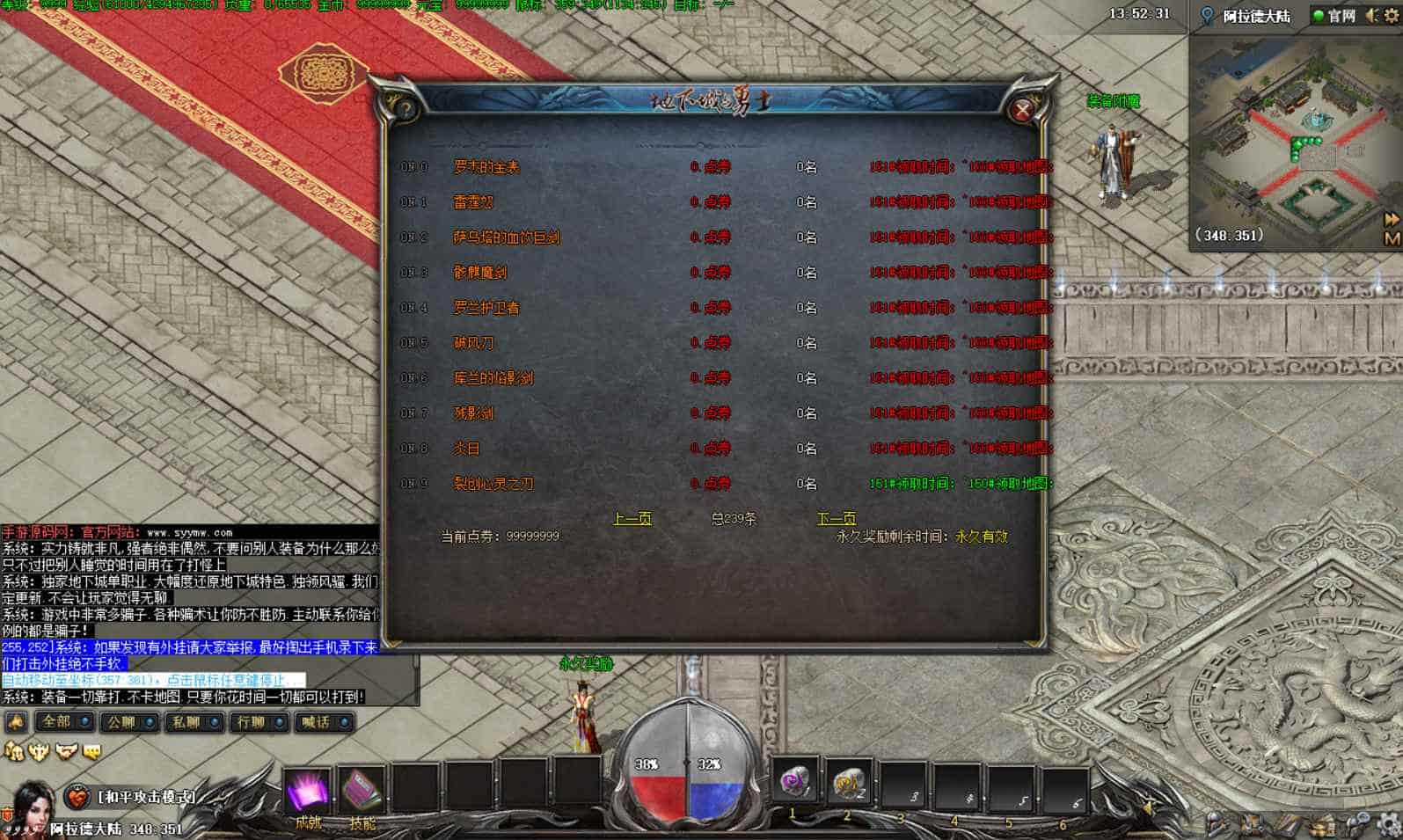Switch chat to the 公聊 channel
Image resolution: width=1403 pixels, height=840 pixels.
point(128,722)
